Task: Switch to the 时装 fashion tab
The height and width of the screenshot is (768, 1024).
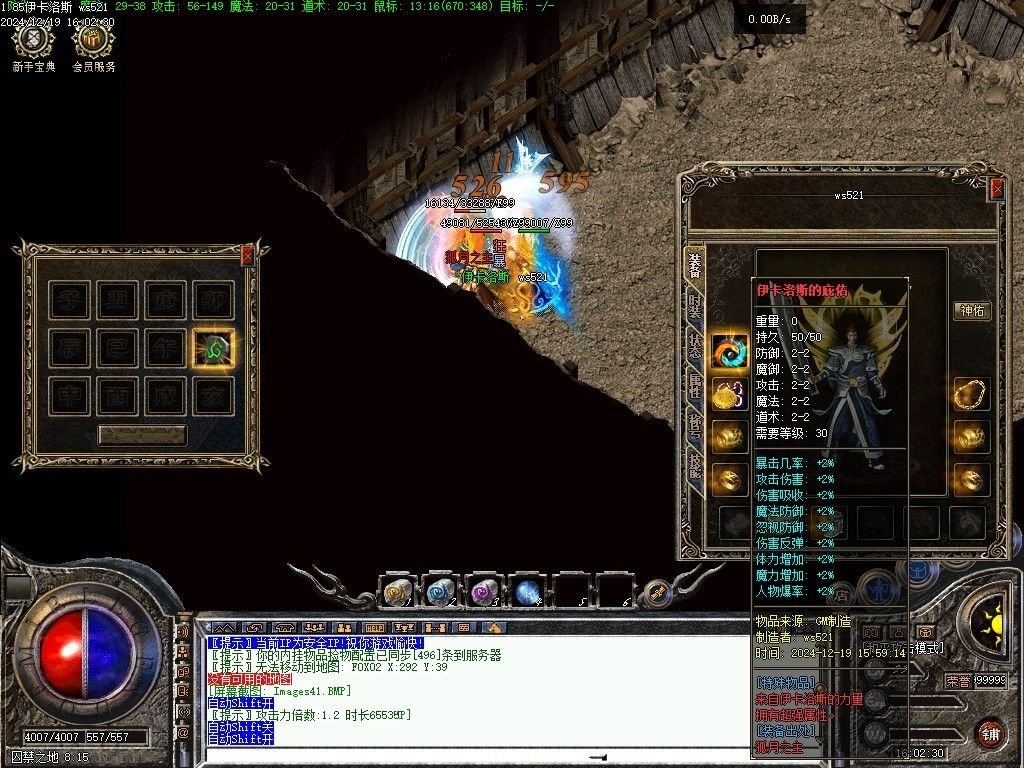Action: [x=694, y=306]
